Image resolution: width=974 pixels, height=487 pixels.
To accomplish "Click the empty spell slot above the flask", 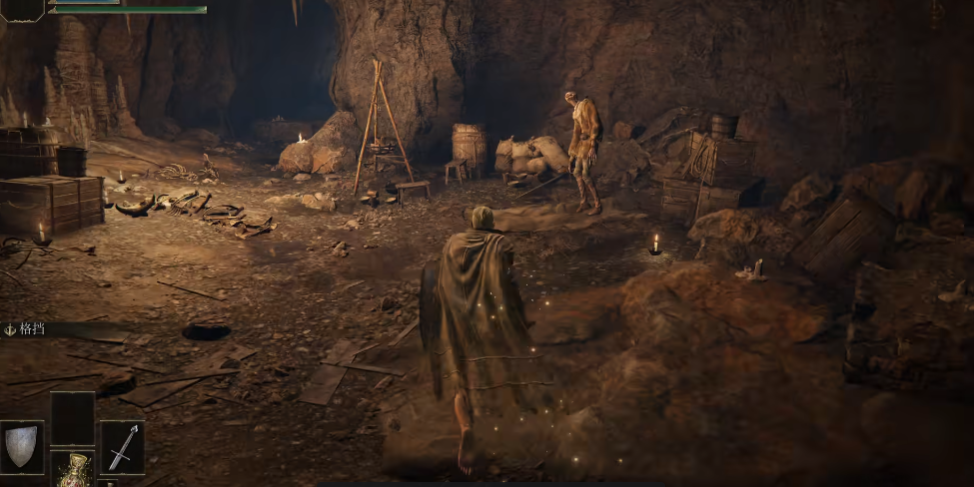I will tap(72, 418).
